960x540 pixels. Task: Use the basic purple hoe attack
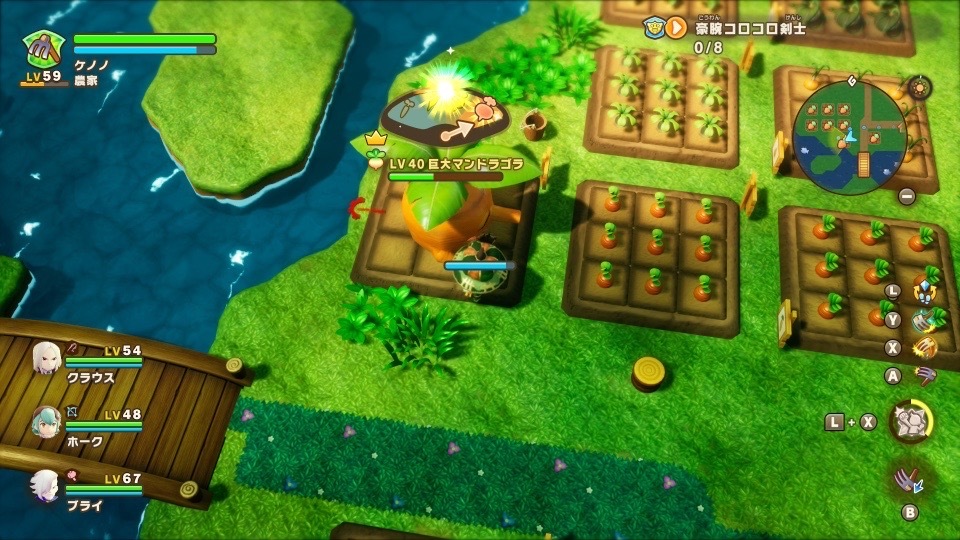(925, 376)
